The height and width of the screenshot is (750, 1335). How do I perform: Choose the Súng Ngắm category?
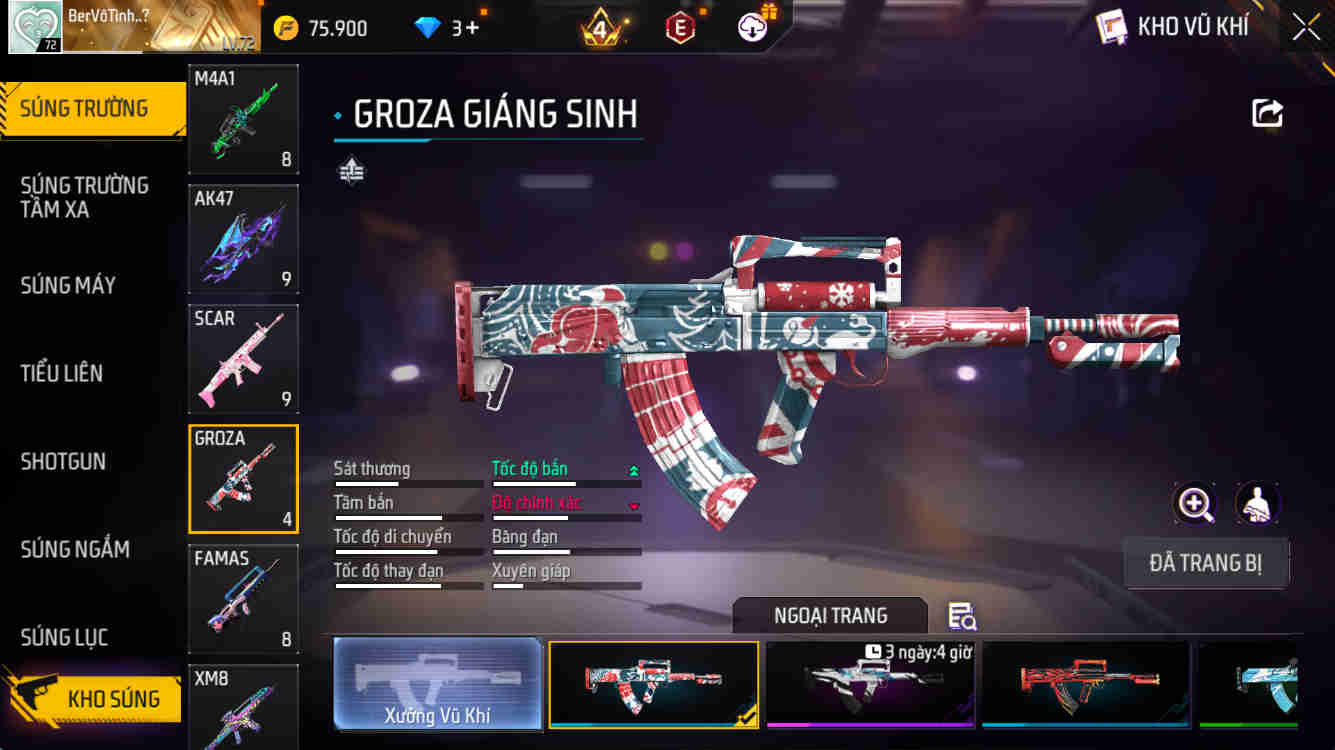point(75,549)
